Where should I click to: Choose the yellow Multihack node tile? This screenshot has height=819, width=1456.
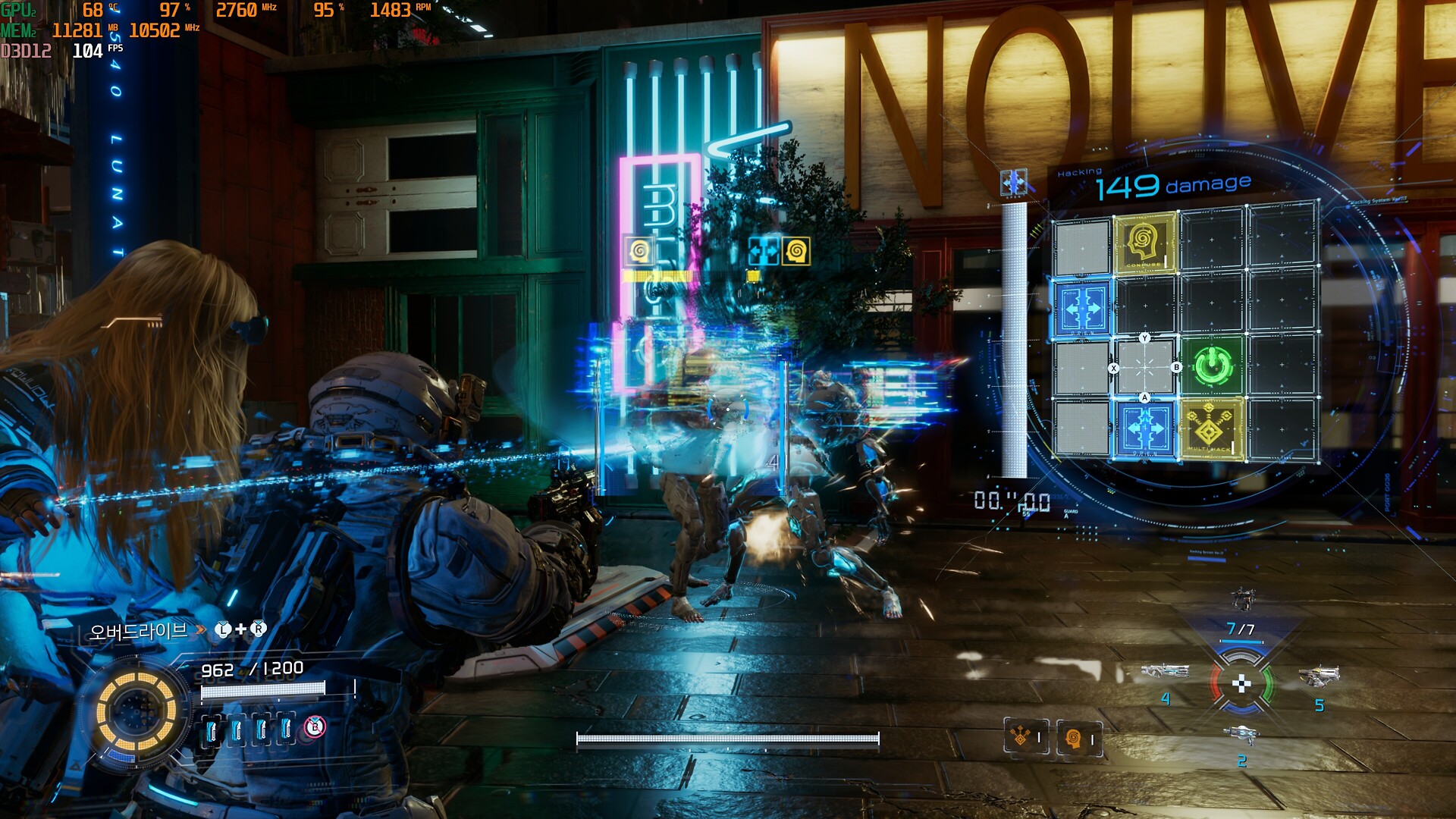pos(1211,430)
